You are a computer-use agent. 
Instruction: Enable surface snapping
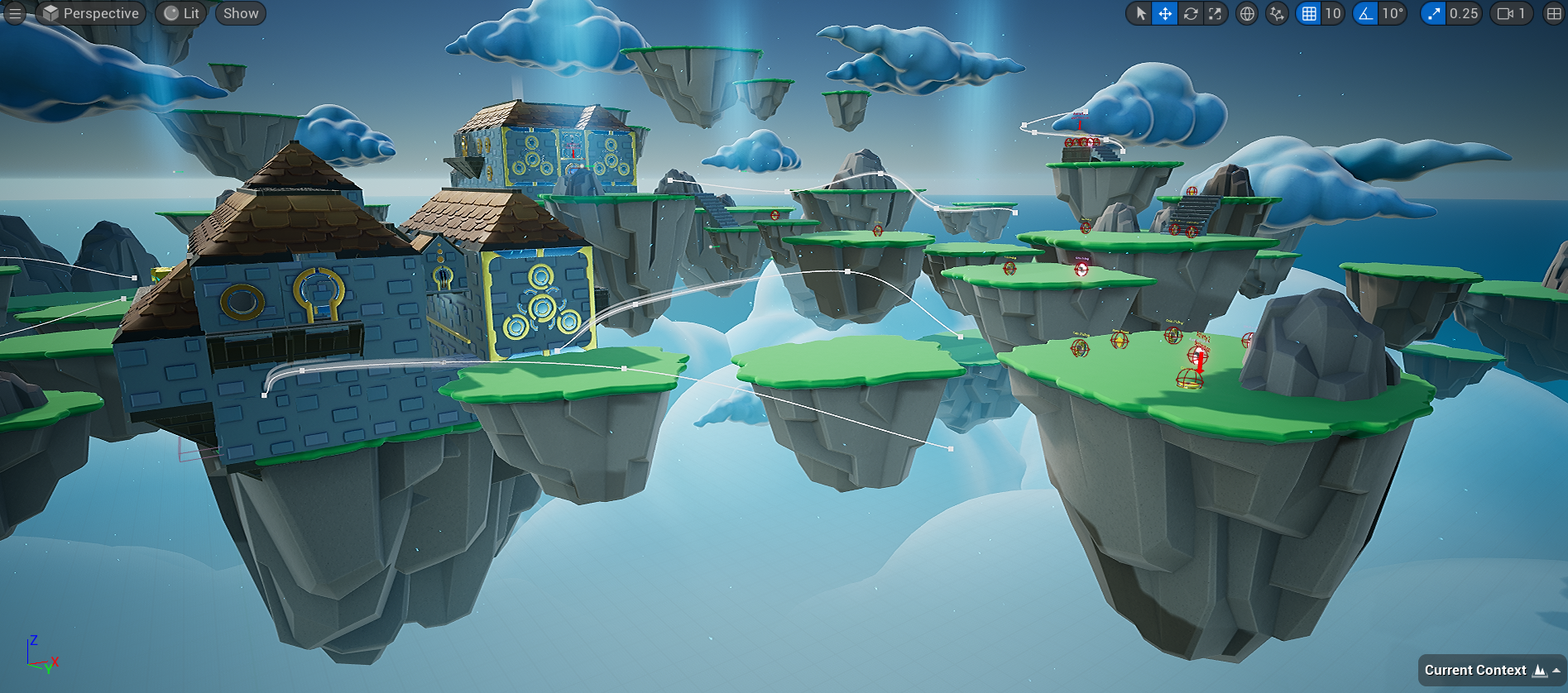click(x=1276, y=13)
